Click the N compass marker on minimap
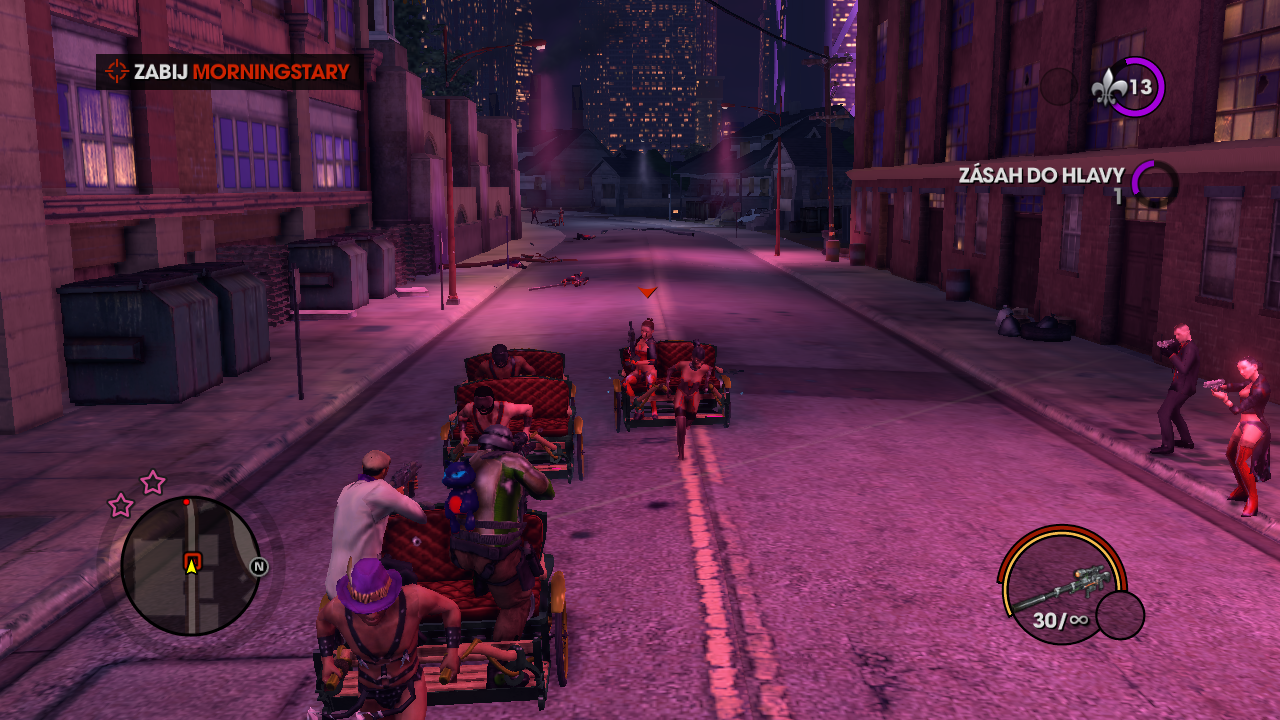The width and height of the screenshot is (1280, 720). tap(259, 567)
